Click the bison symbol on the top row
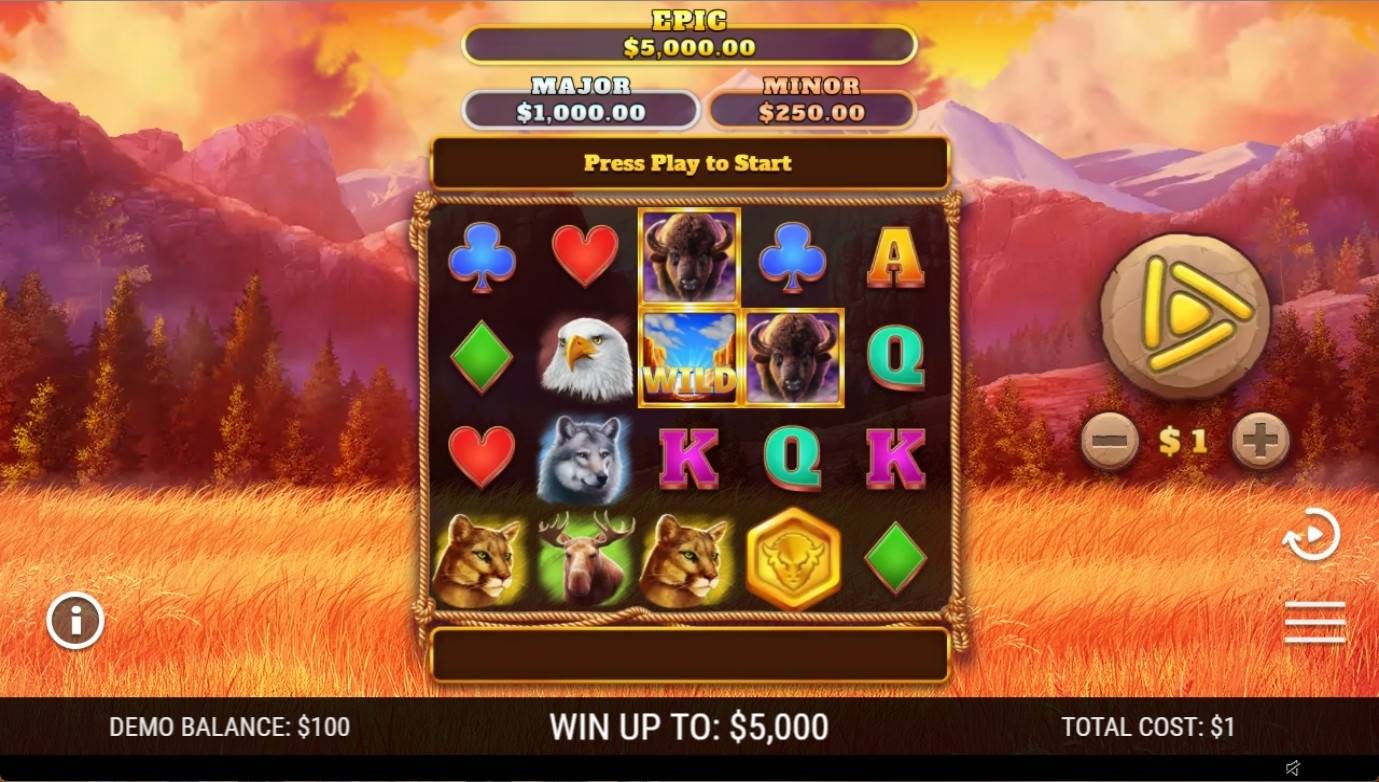This screenshot has width=1379, height=782. [x=690, y=255]
